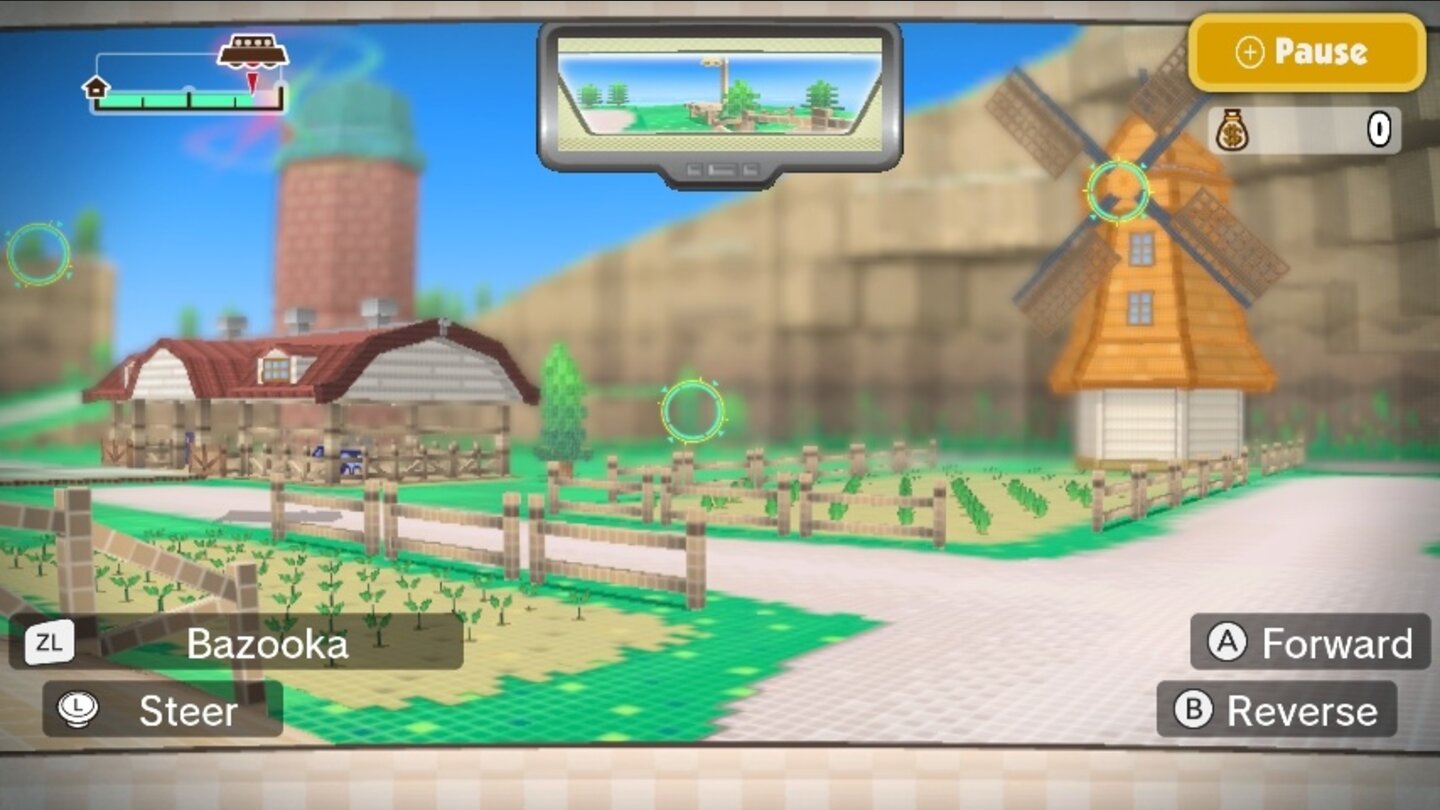Click the money counter showing 0
The image size is (1440, 810).
point(1380,128)
